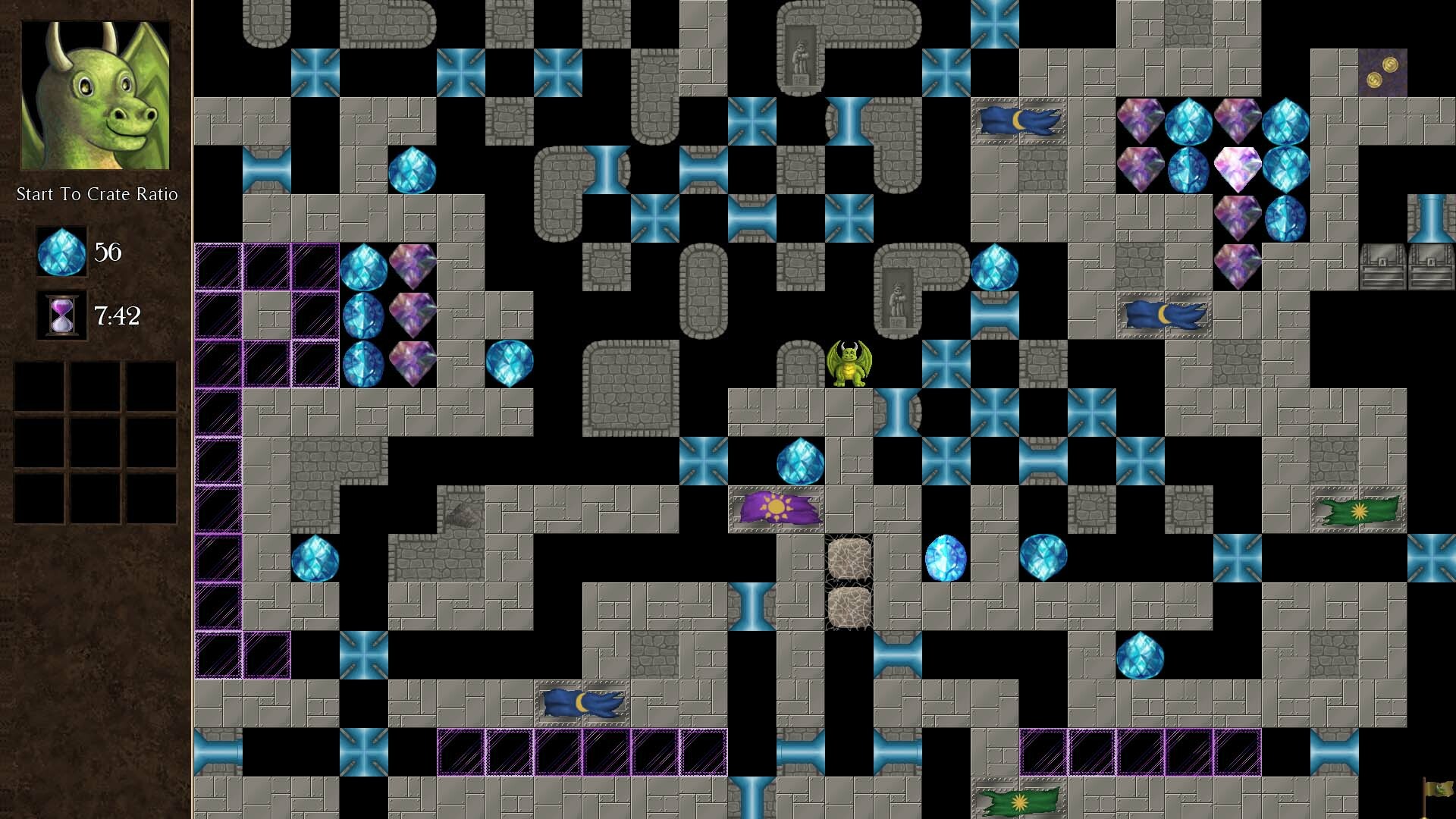This screenshot has height=819, width=1456.
Task: Click the number 56 gem count
Action: pos(107,253)
